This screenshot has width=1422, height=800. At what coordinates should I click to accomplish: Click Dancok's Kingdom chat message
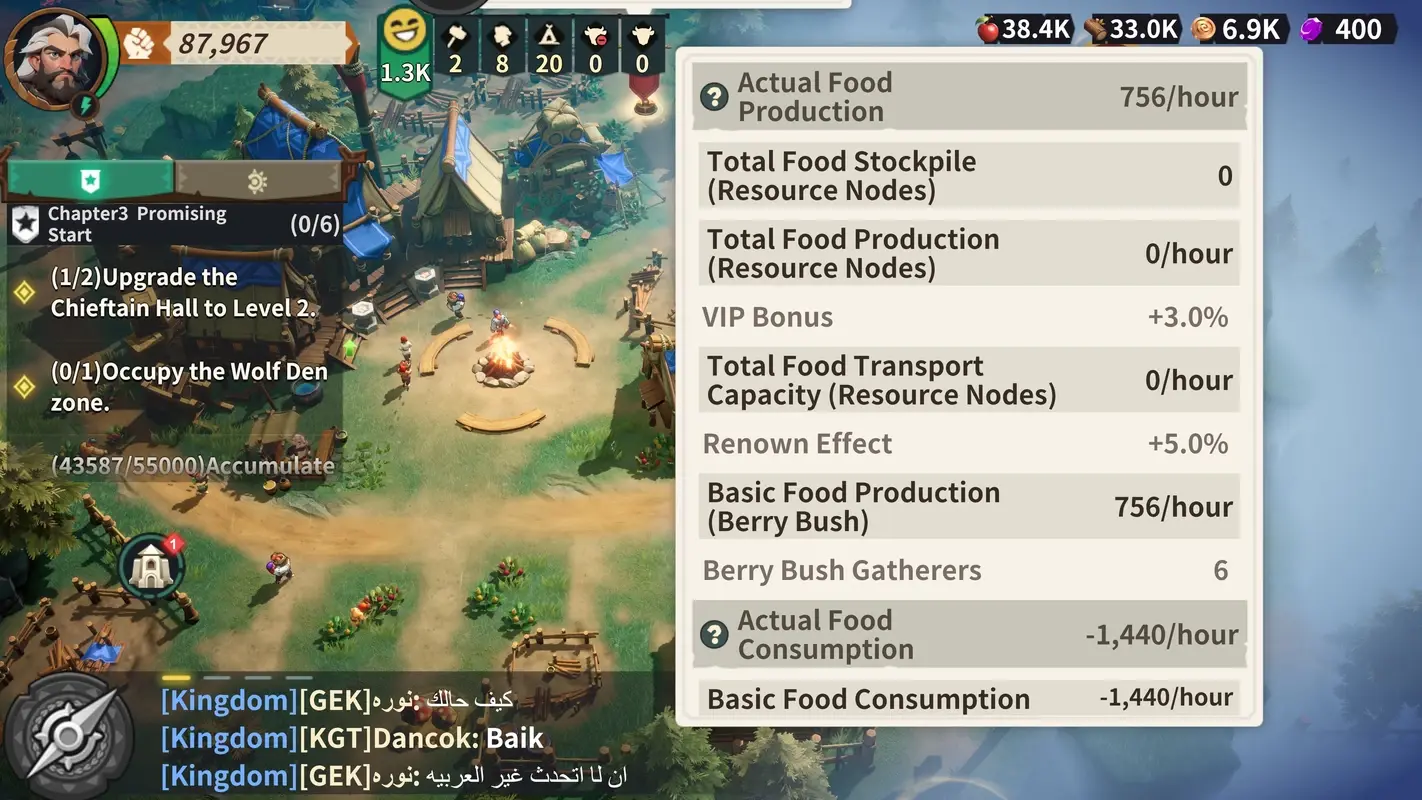(350, 738)
